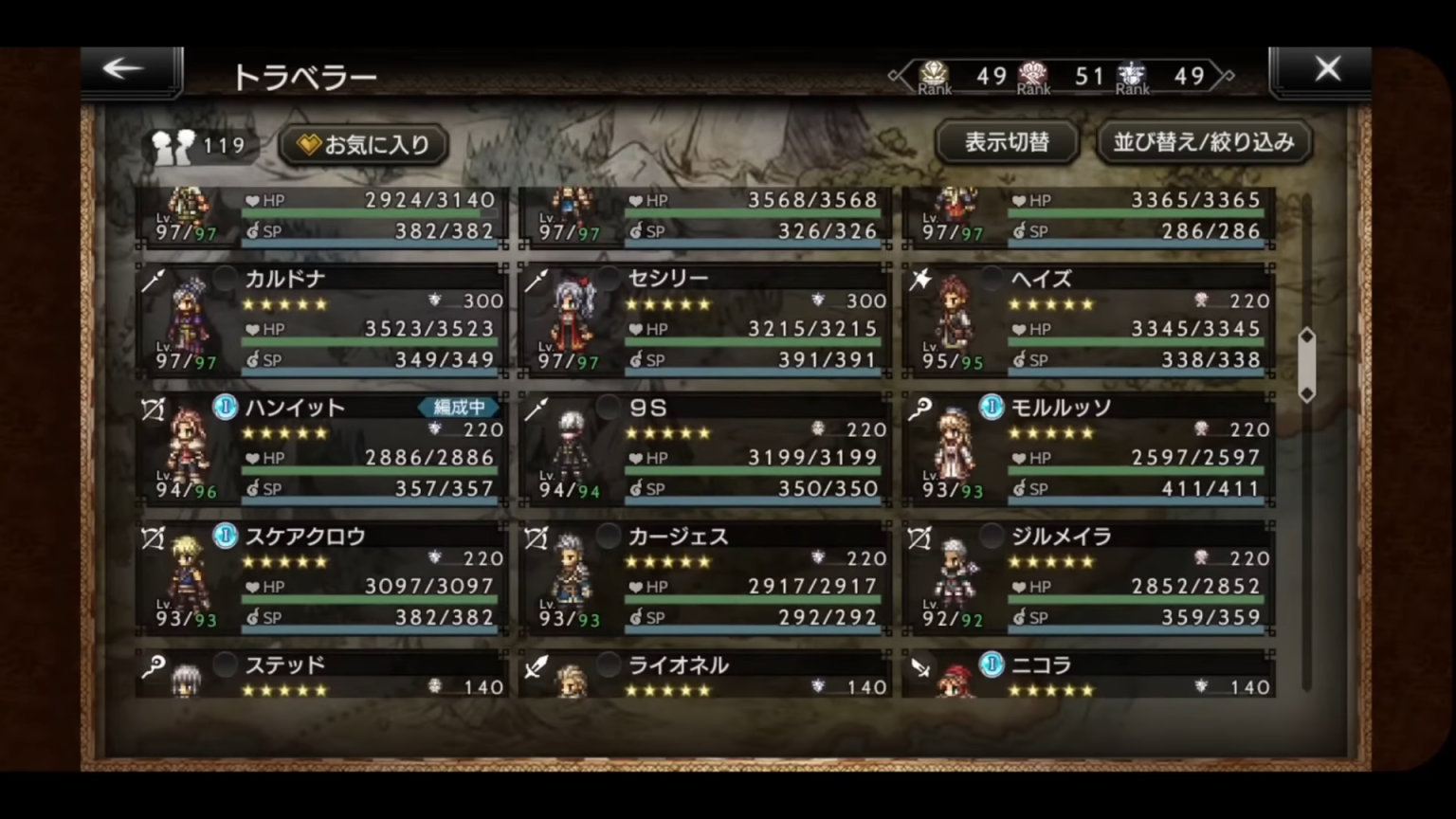This screenshot has height=819, width=1456.
Task: Tap the awakening I badge on ハンイット
Action: 224,408
